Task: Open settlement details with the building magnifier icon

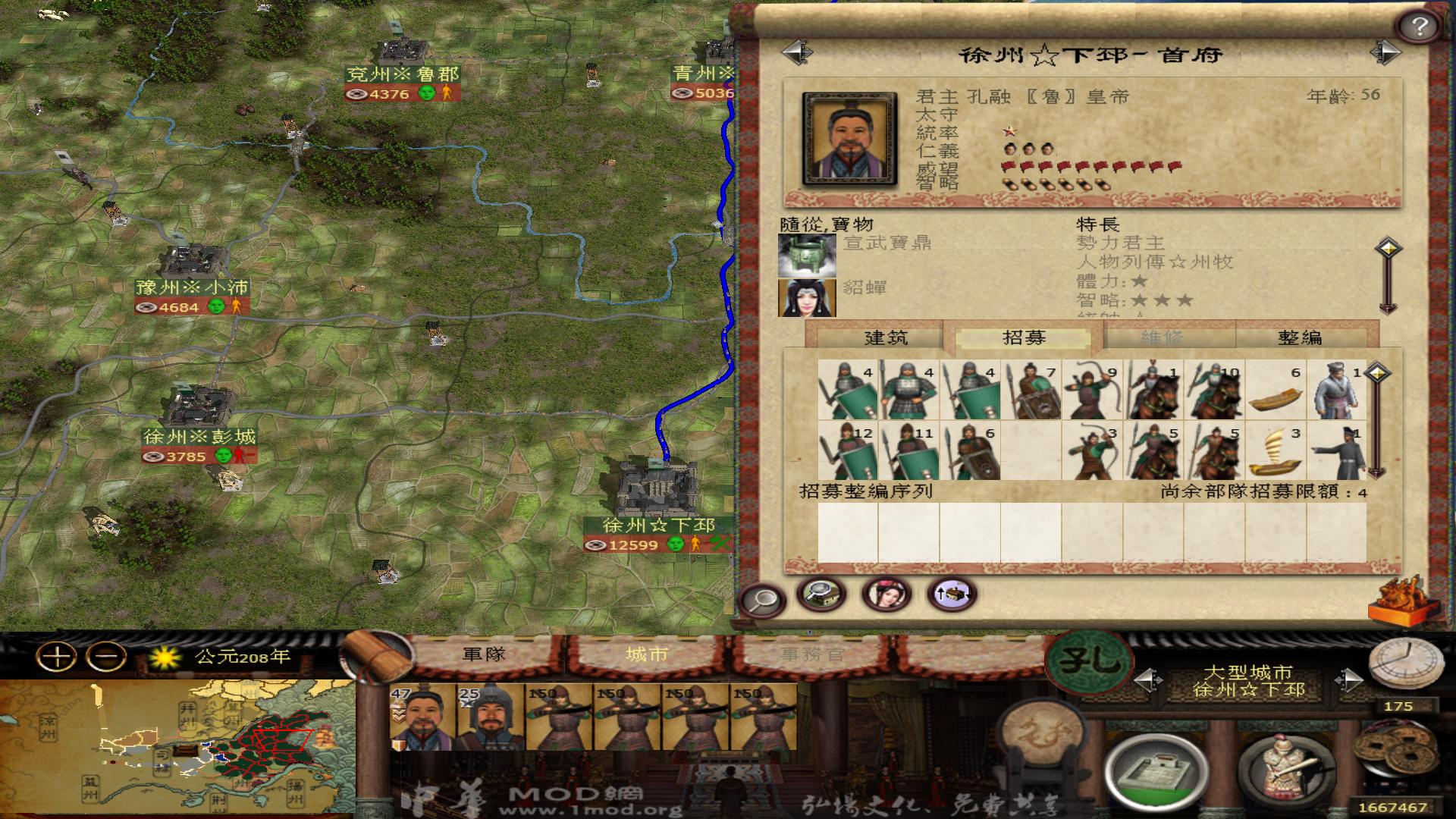Action: point(821,595)
